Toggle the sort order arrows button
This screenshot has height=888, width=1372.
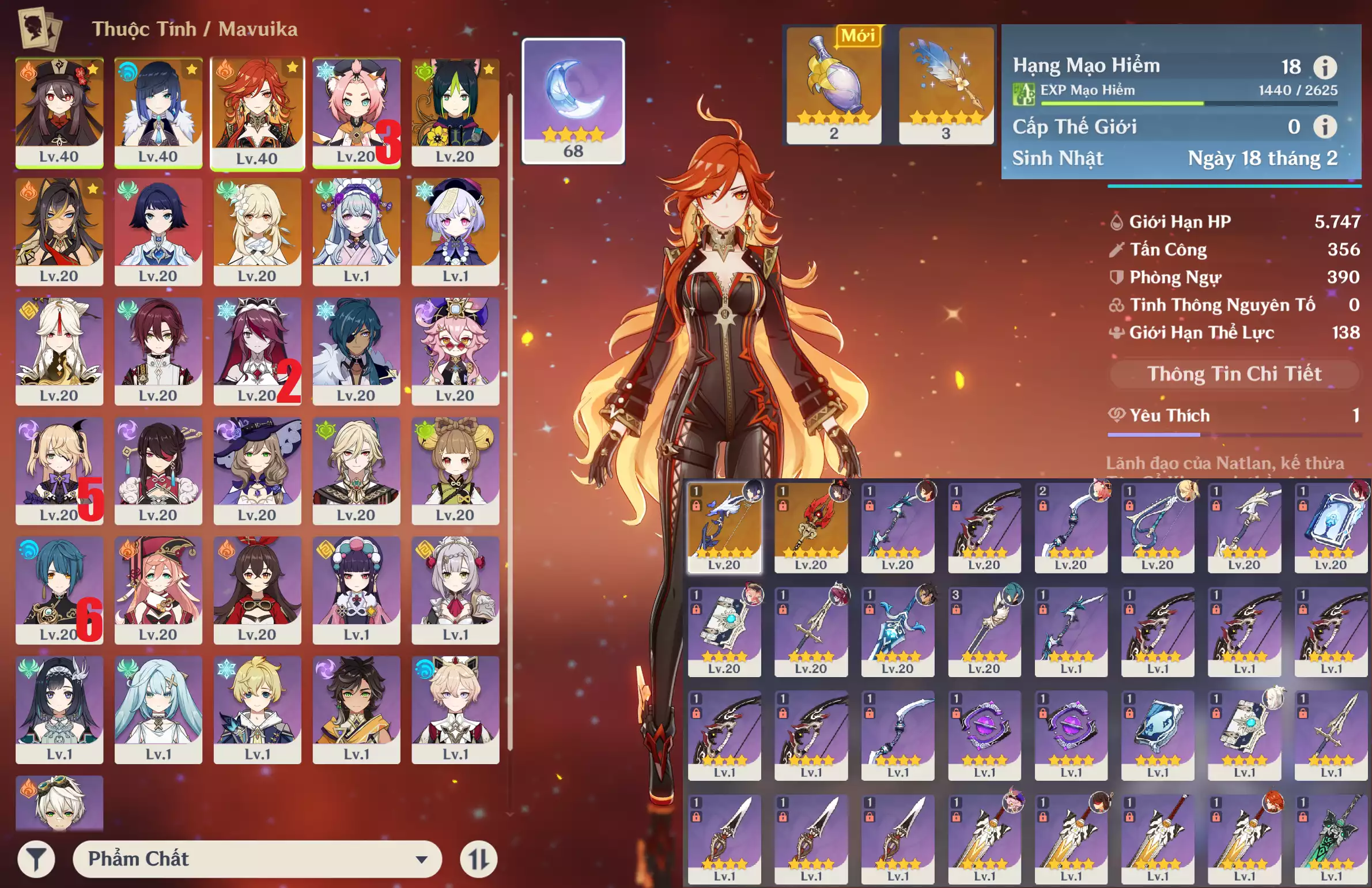(478, 859)
